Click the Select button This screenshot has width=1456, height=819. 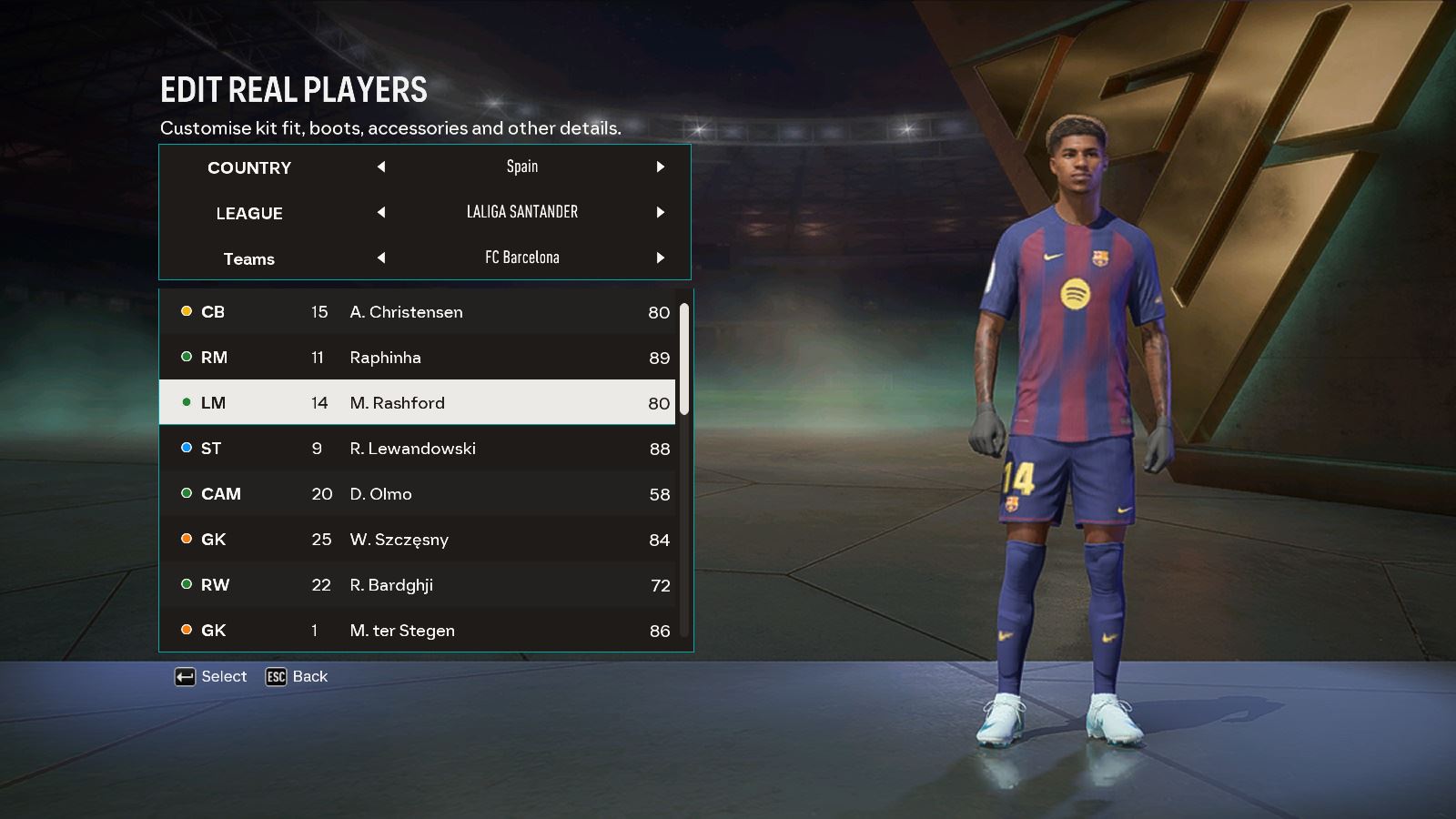[211, 677]
